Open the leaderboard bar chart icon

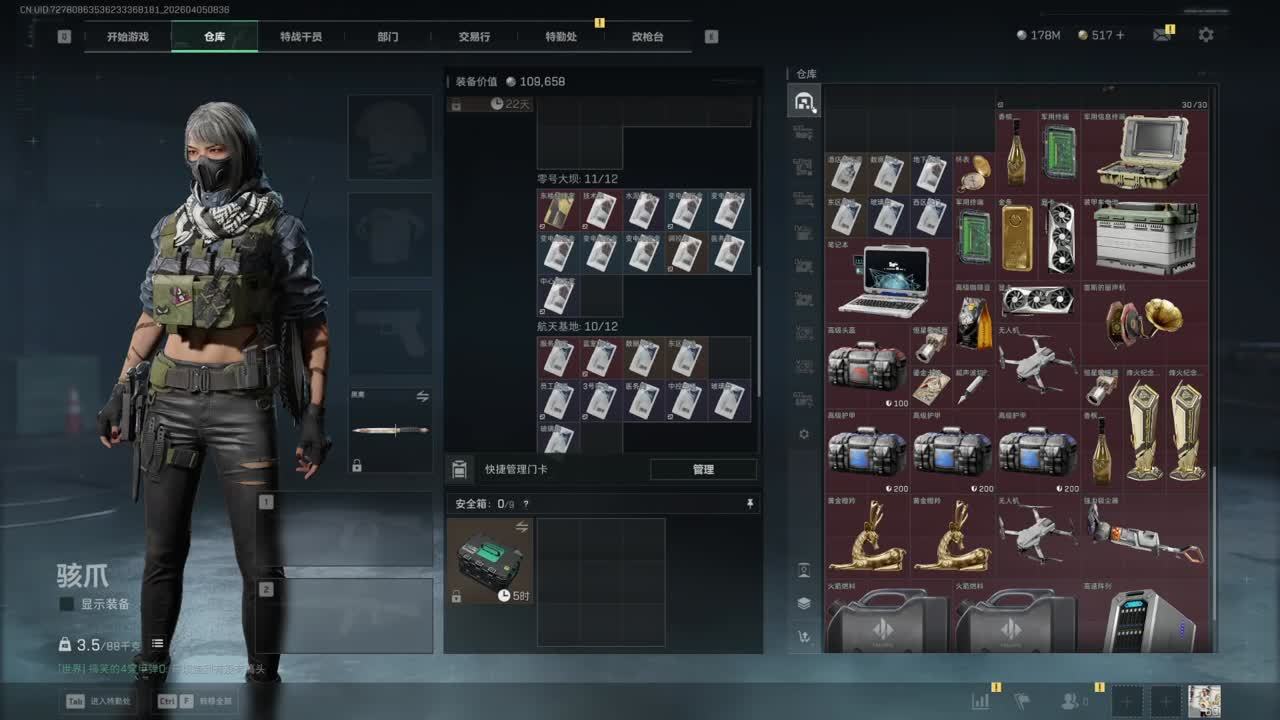click(981, 702)
